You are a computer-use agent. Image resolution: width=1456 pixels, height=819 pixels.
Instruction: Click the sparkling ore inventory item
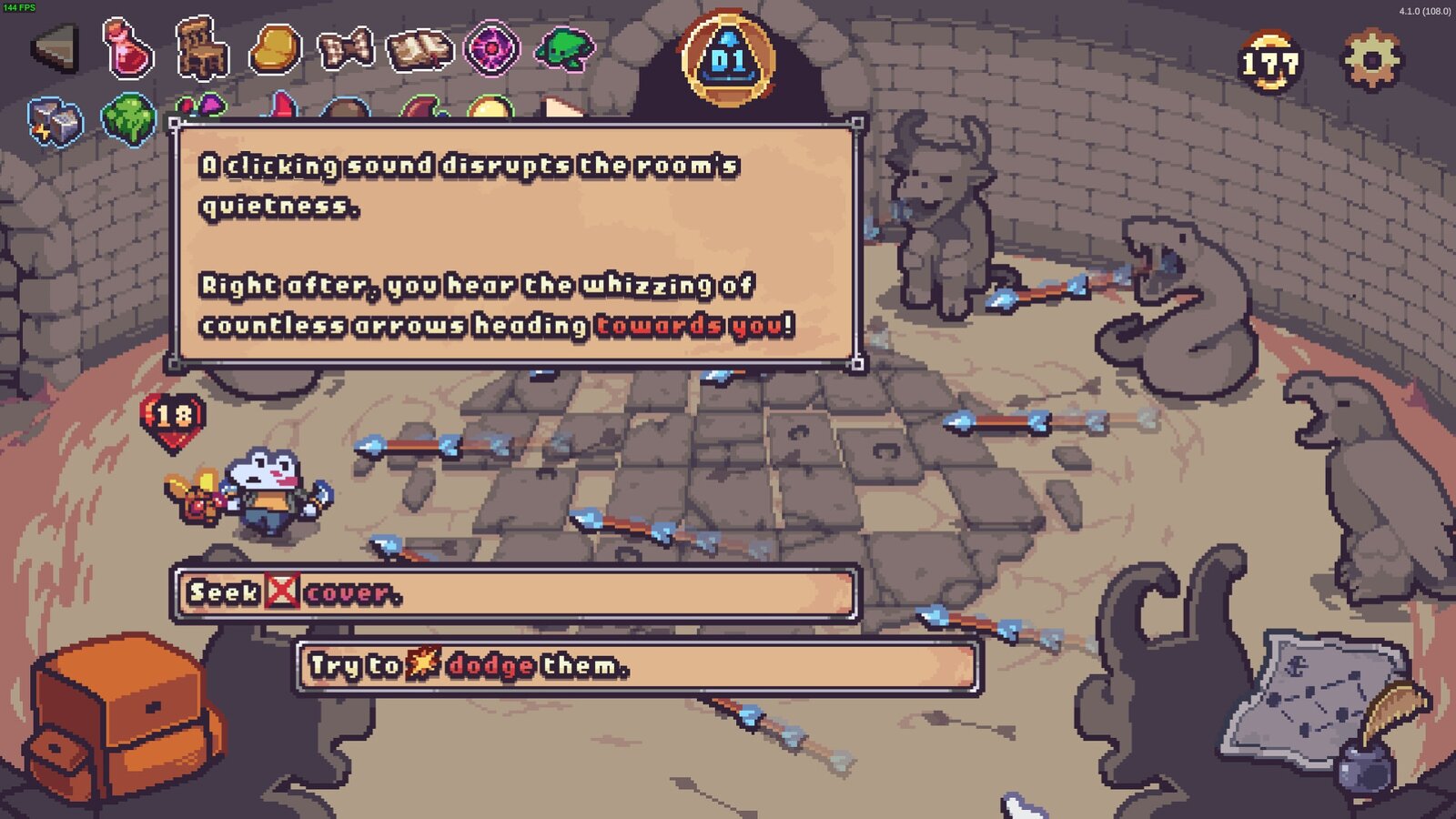(53, 118)
